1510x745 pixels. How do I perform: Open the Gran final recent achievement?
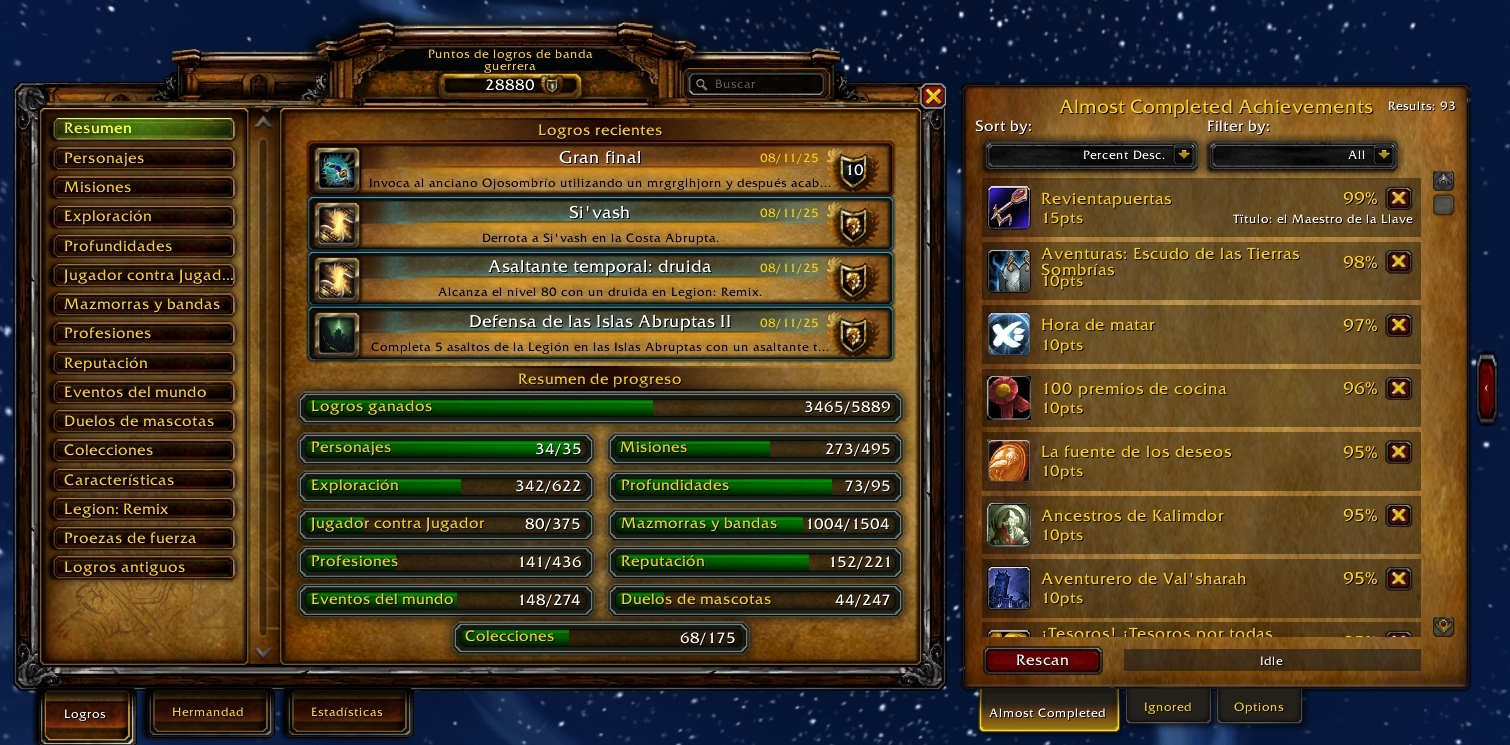click(600, 168)
